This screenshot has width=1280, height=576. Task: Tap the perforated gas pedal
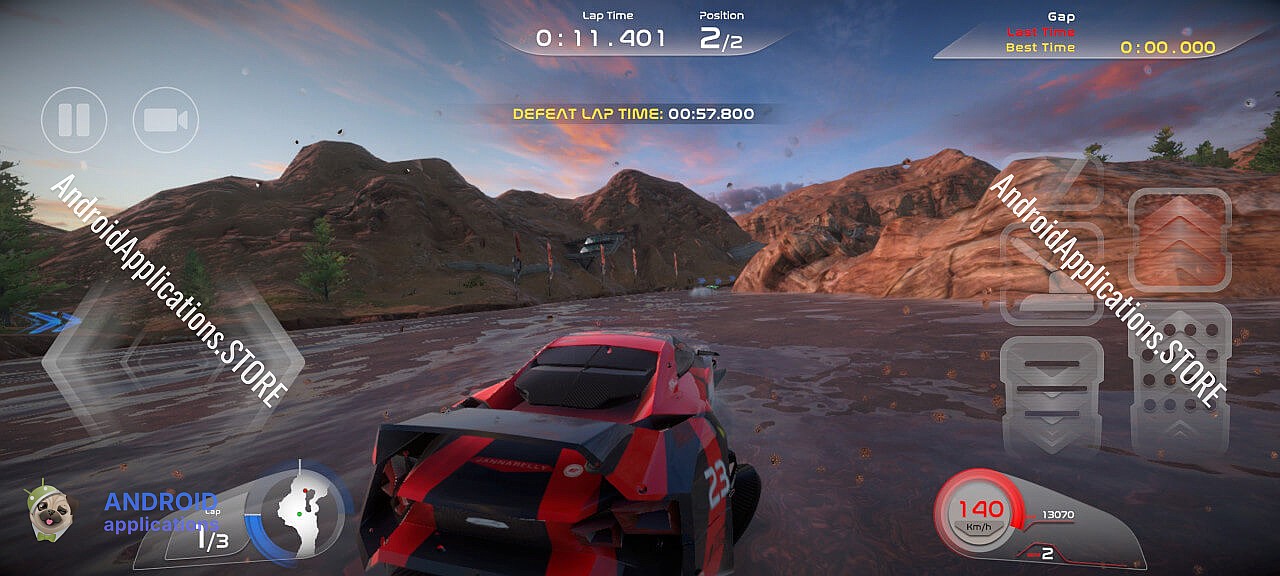(1180, 378)
